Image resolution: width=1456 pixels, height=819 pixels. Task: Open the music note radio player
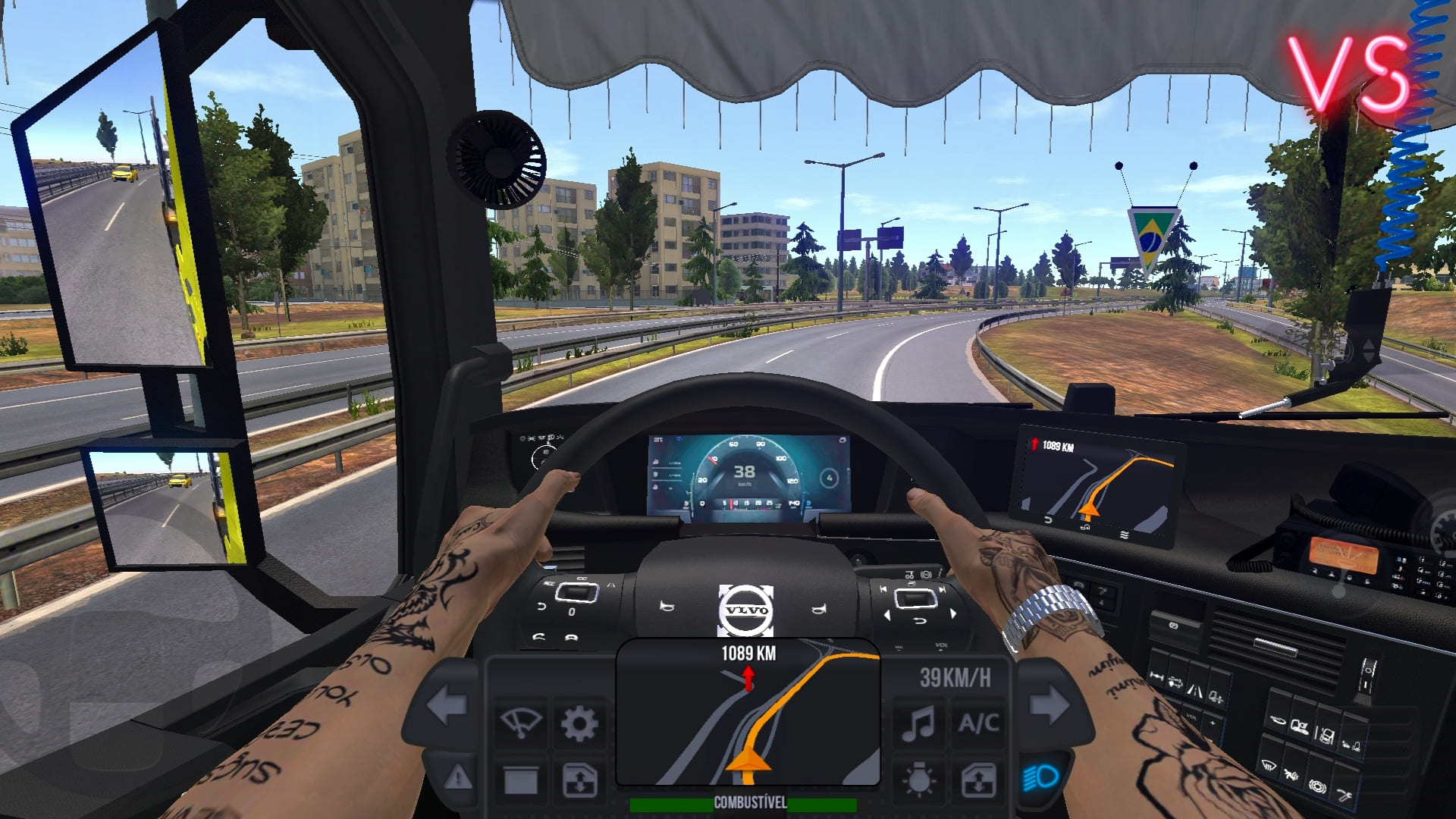[918, 723]
